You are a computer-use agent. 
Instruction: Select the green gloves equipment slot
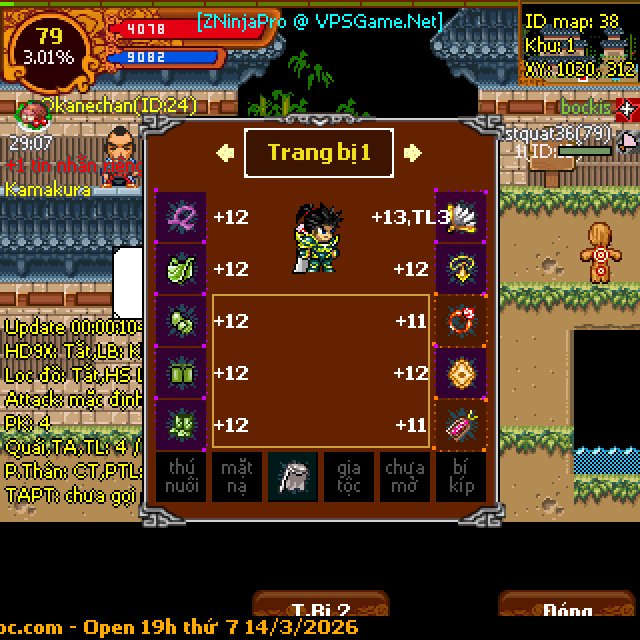click(181, 321)
